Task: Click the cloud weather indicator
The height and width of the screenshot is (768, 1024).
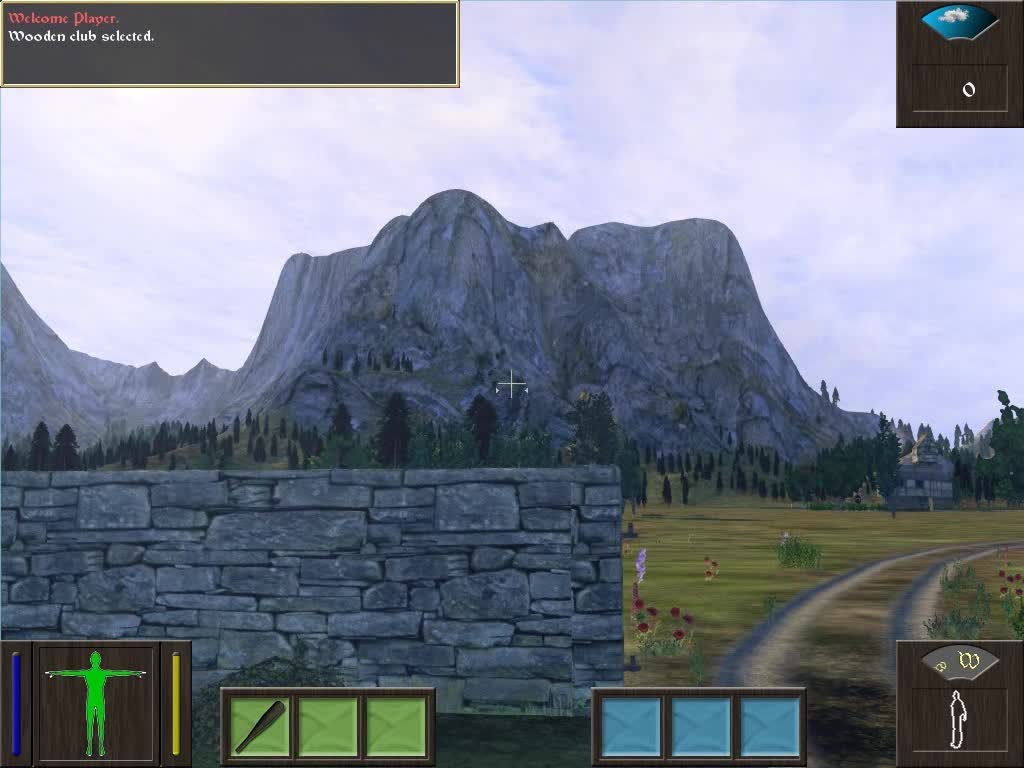Action: 959,18
